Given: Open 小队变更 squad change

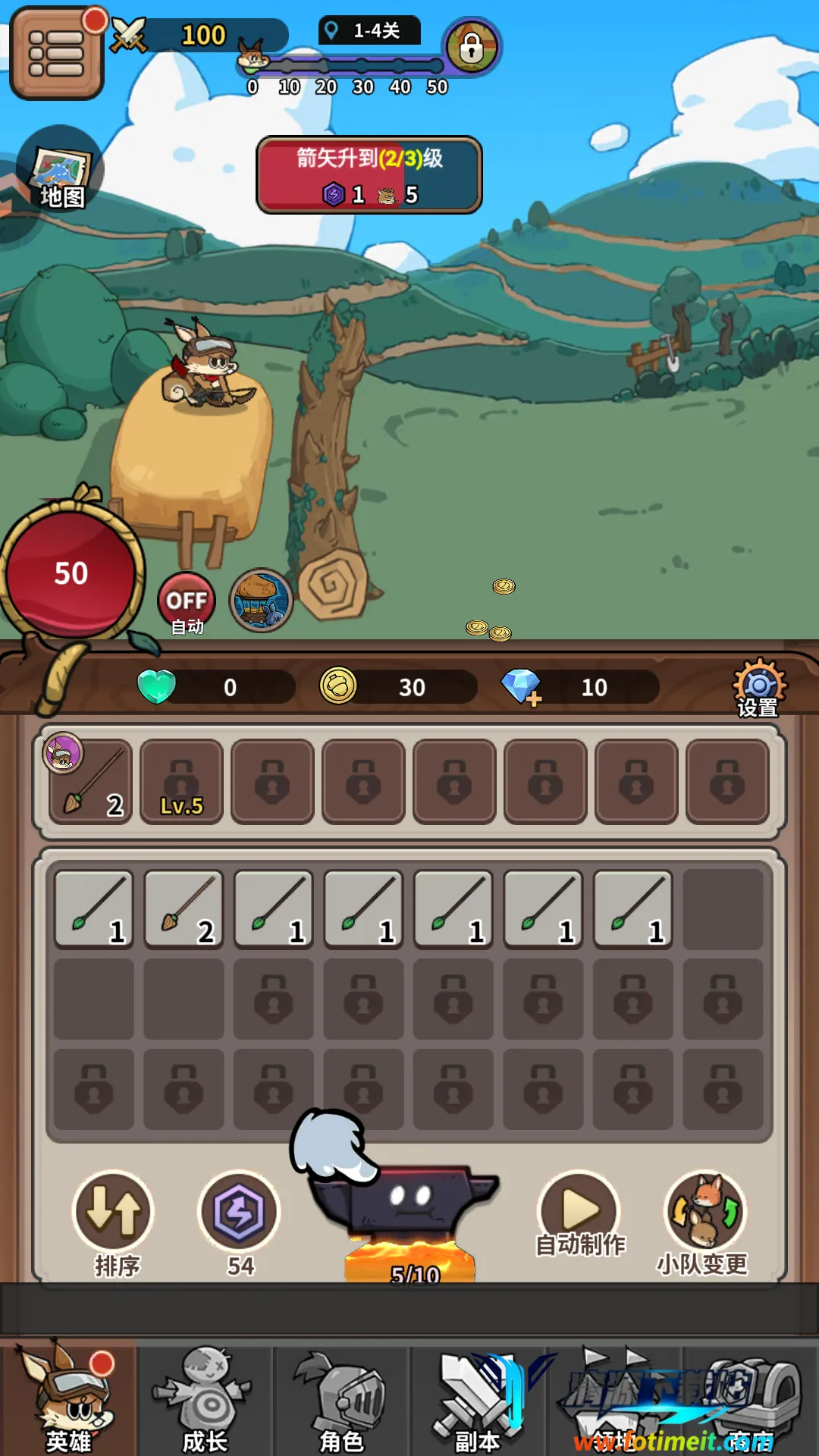Looking at the screenshot, I should pyautogui.click(x=704, y=1217).
